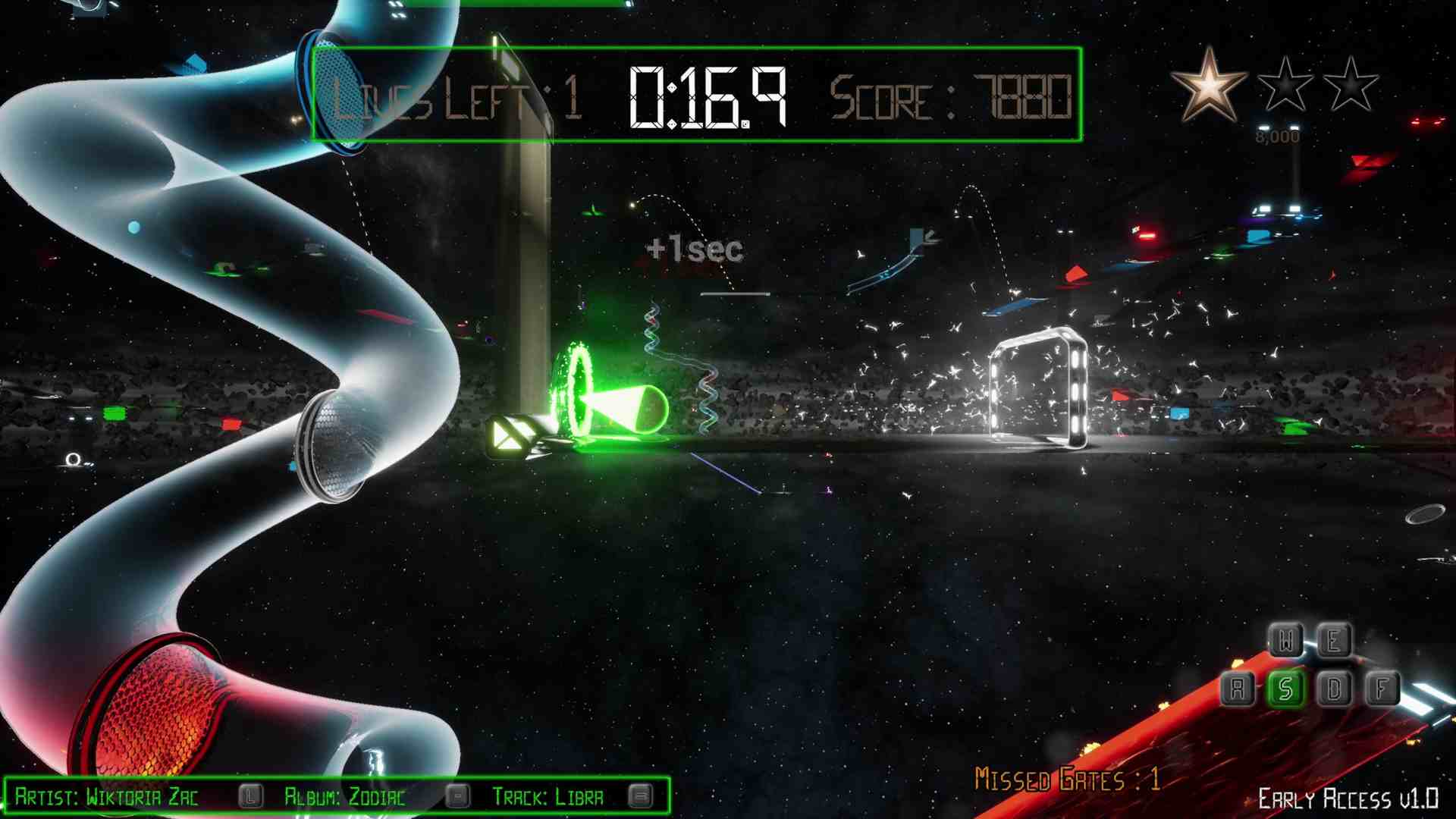Click the button beside Album: Zodiac
Screen dimensions: 1456x819
458,796
